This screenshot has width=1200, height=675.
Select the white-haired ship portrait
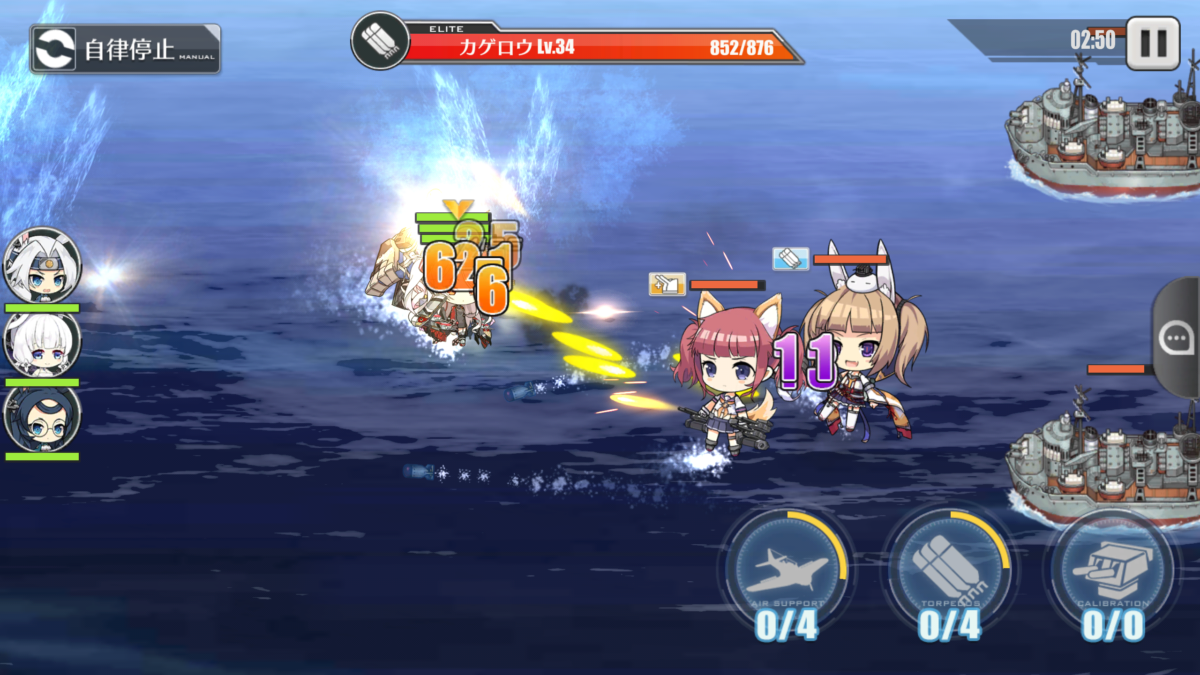click(x=42, y=343)
